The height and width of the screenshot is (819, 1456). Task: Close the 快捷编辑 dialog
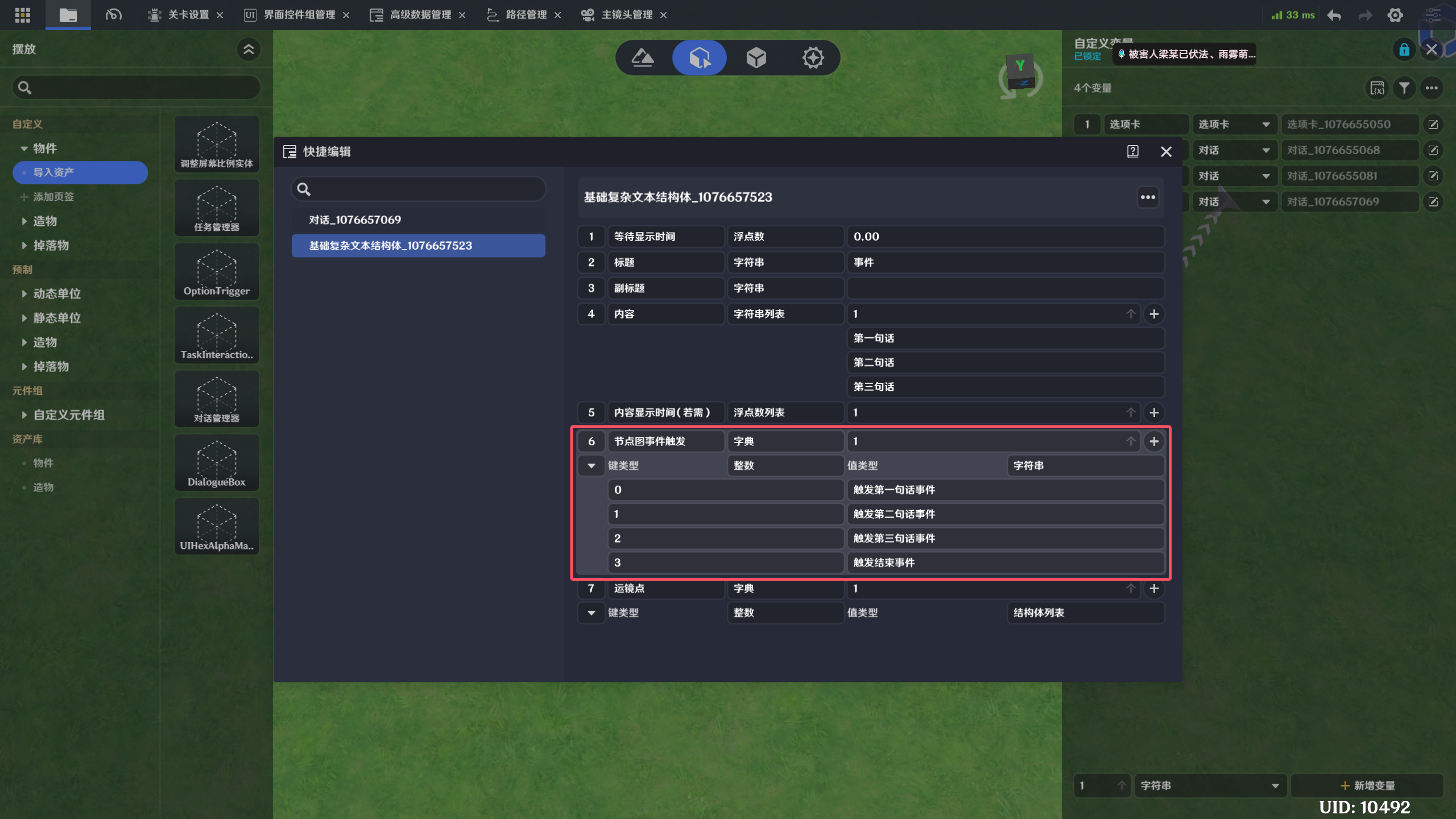pos(1166,151)
